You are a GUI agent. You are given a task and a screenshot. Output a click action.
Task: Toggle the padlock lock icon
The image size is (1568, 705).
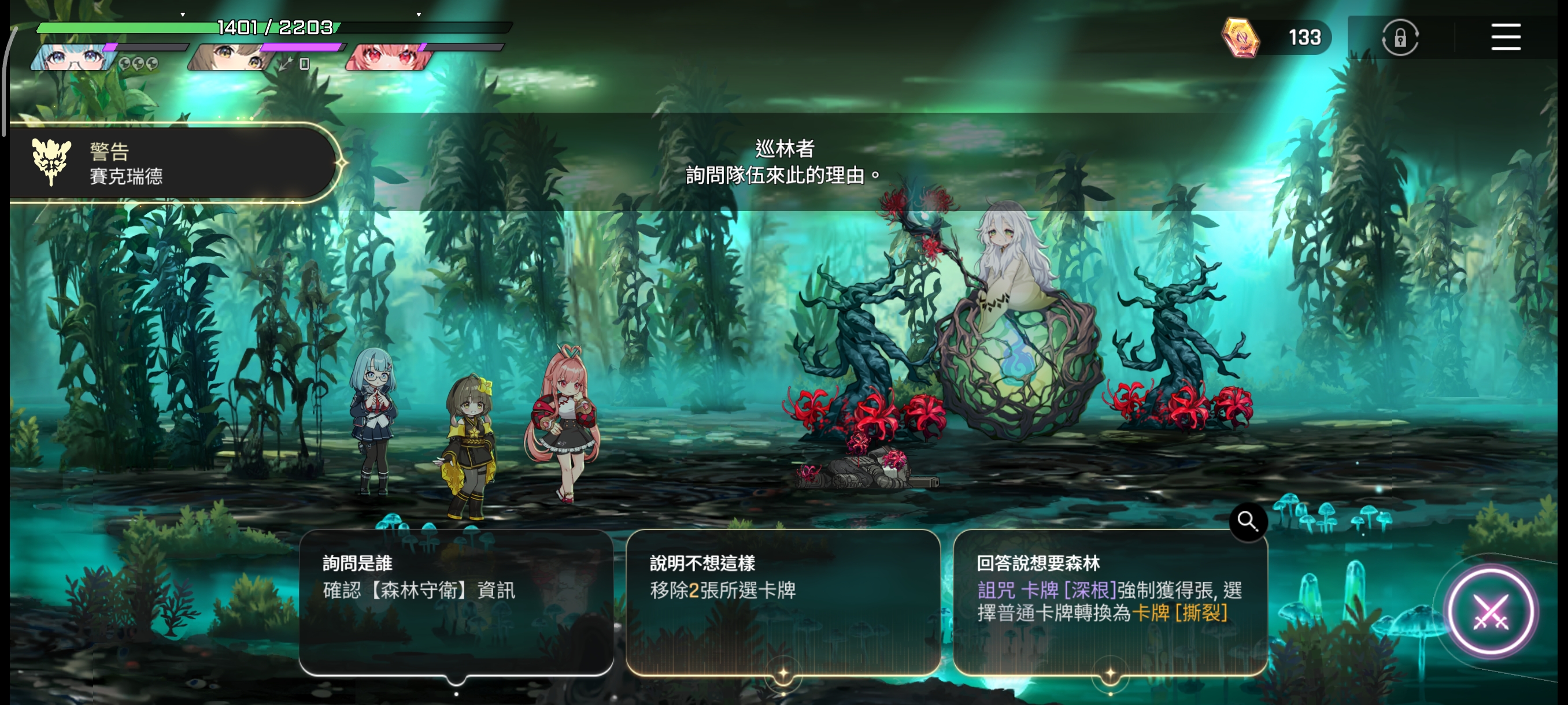[x=1400, y=38]
